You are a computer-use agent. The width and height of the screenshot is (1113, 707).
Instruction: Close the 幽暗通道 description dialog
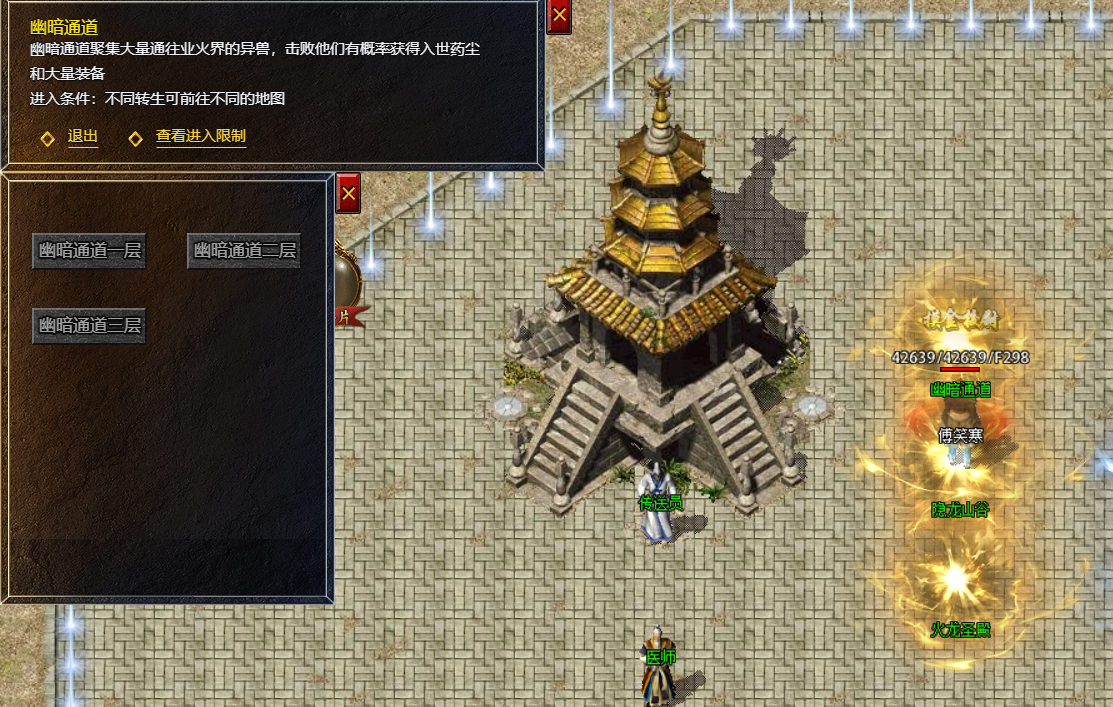click(559, 16)
